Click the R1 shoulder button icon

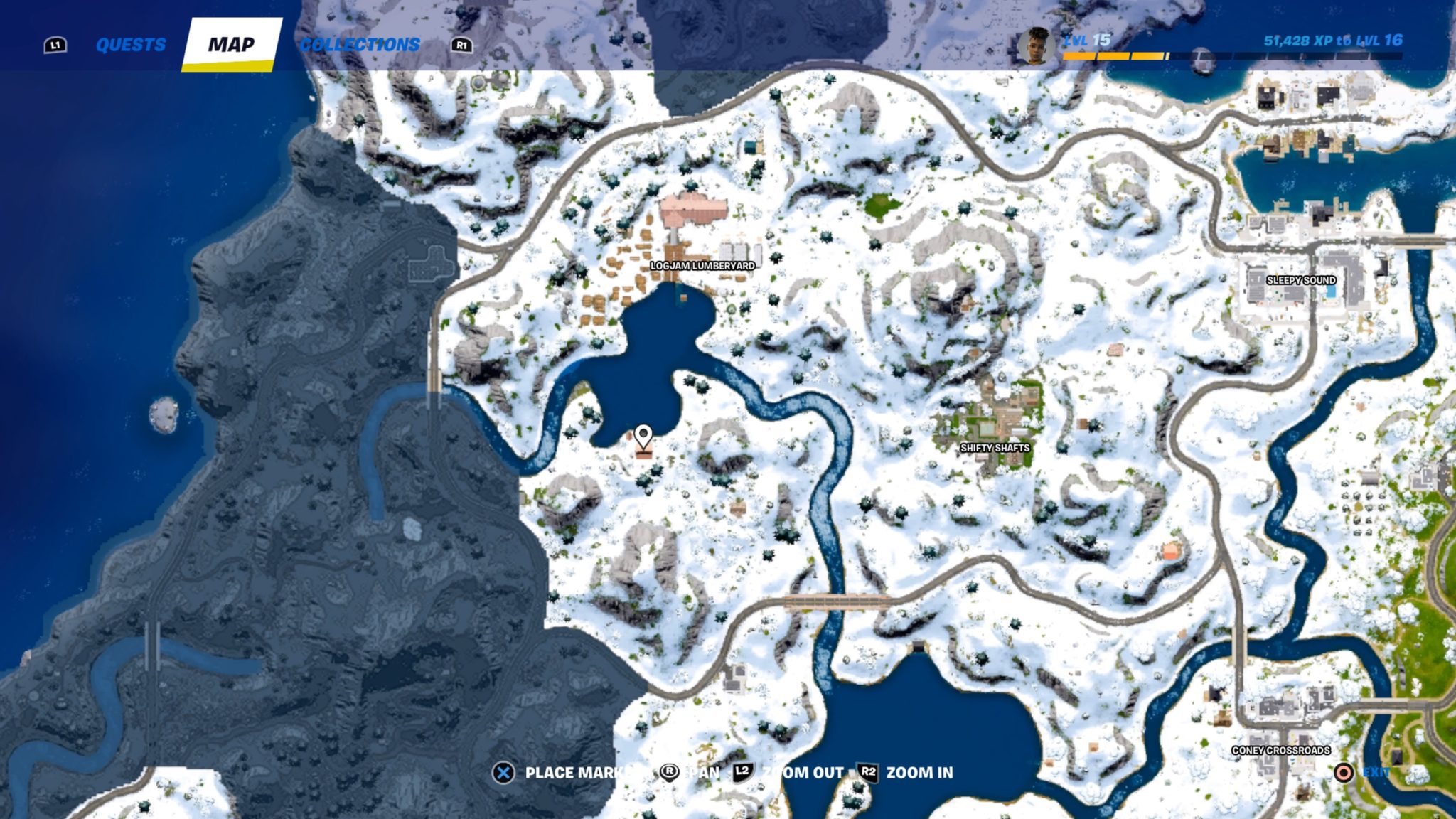[x=461, y=44]
